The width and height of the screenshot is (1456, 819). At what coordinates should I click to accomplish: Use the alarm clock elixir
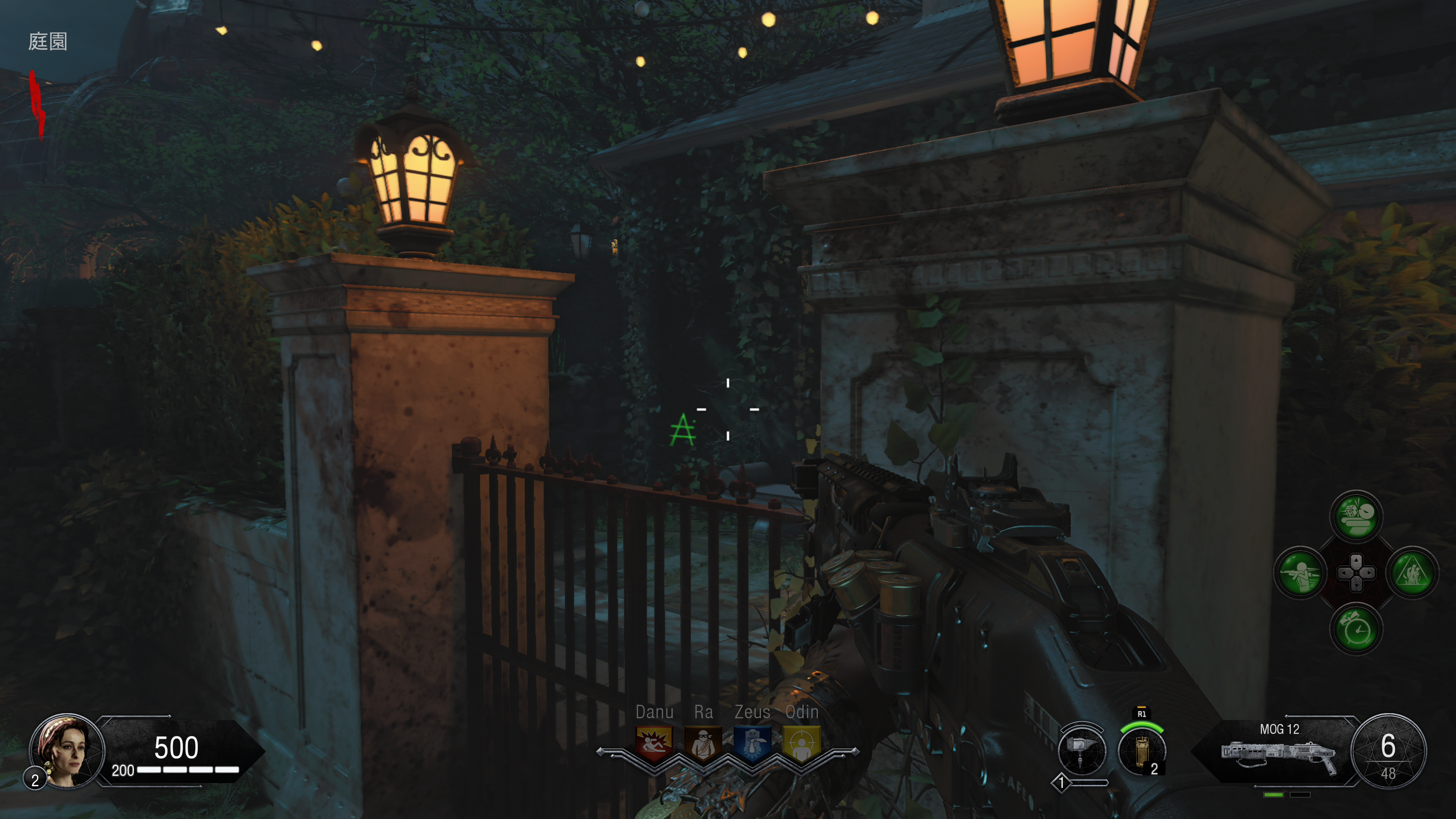(1356, 629)
